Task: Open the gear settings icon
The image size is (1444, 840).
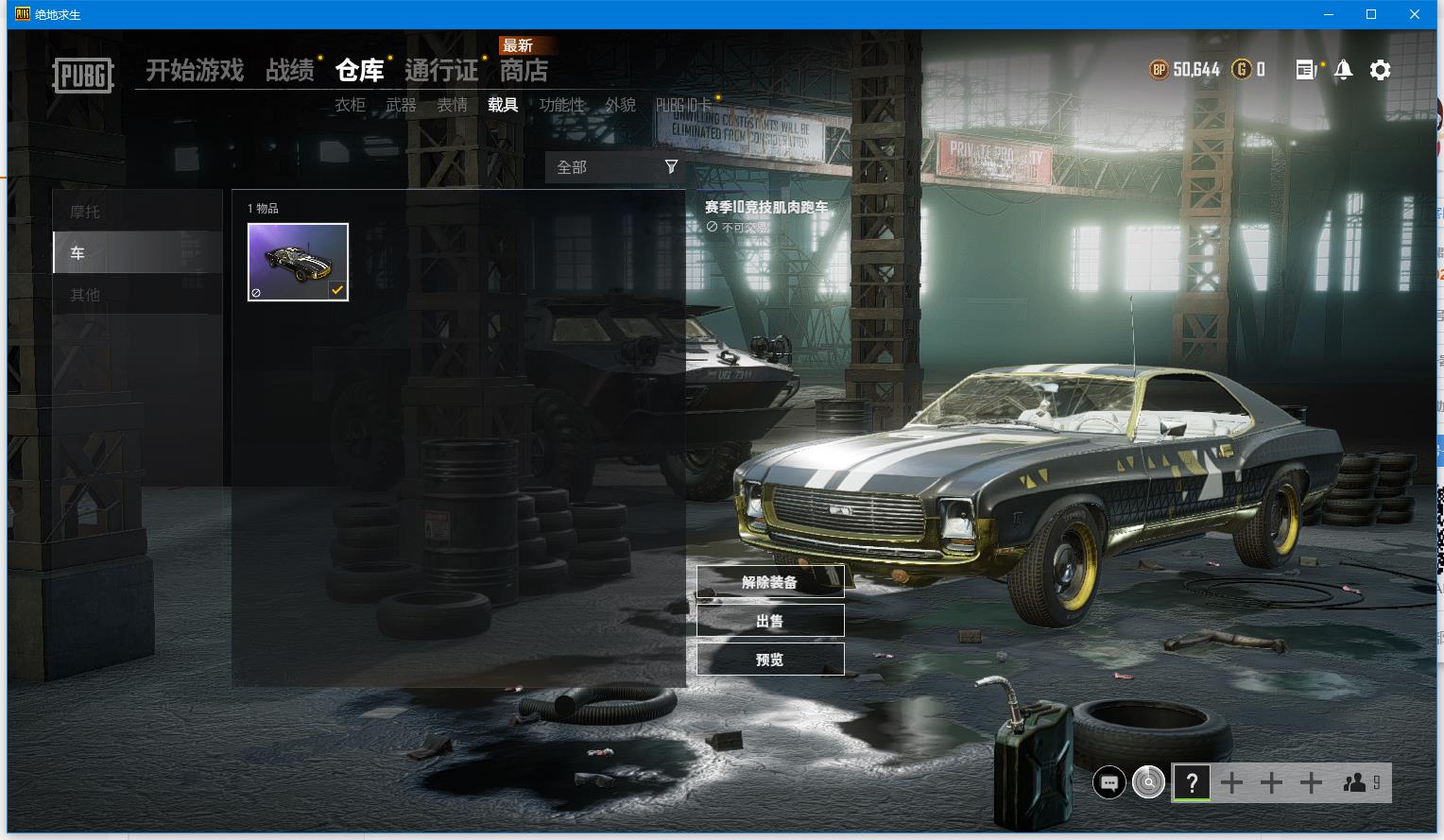Action: 1380,70
